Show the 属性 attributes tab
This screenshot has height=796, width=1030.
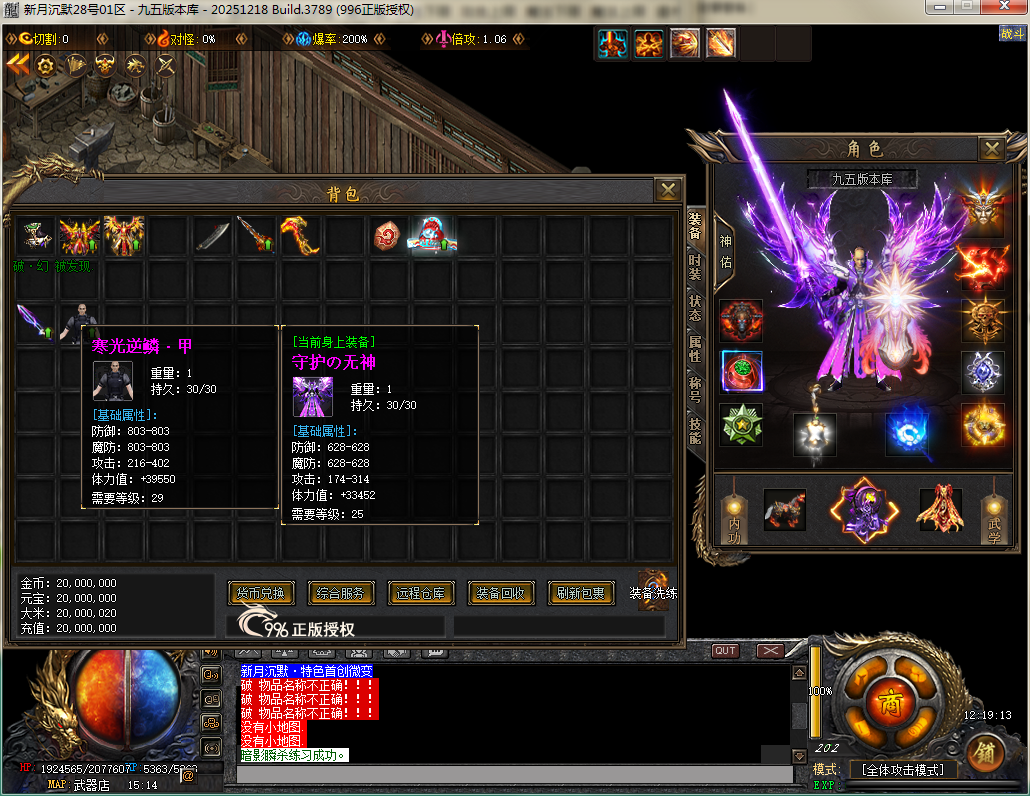pos(695,349)
